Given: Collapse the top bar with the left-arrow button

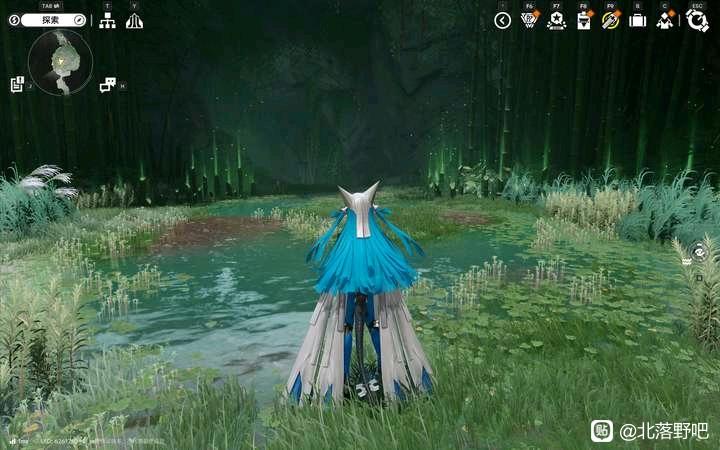Looking at the screenshot, I should point(502,20).
